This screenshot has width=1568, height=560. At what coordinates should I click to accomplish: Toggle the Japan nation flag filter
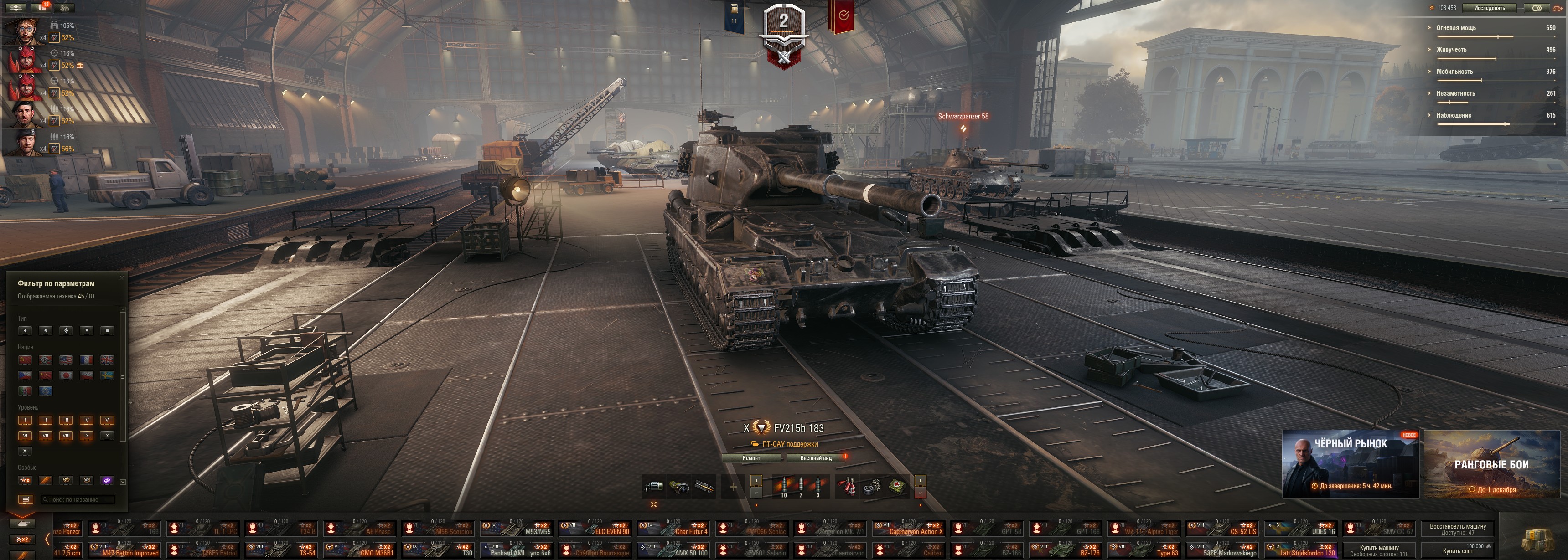click(67, 375)
